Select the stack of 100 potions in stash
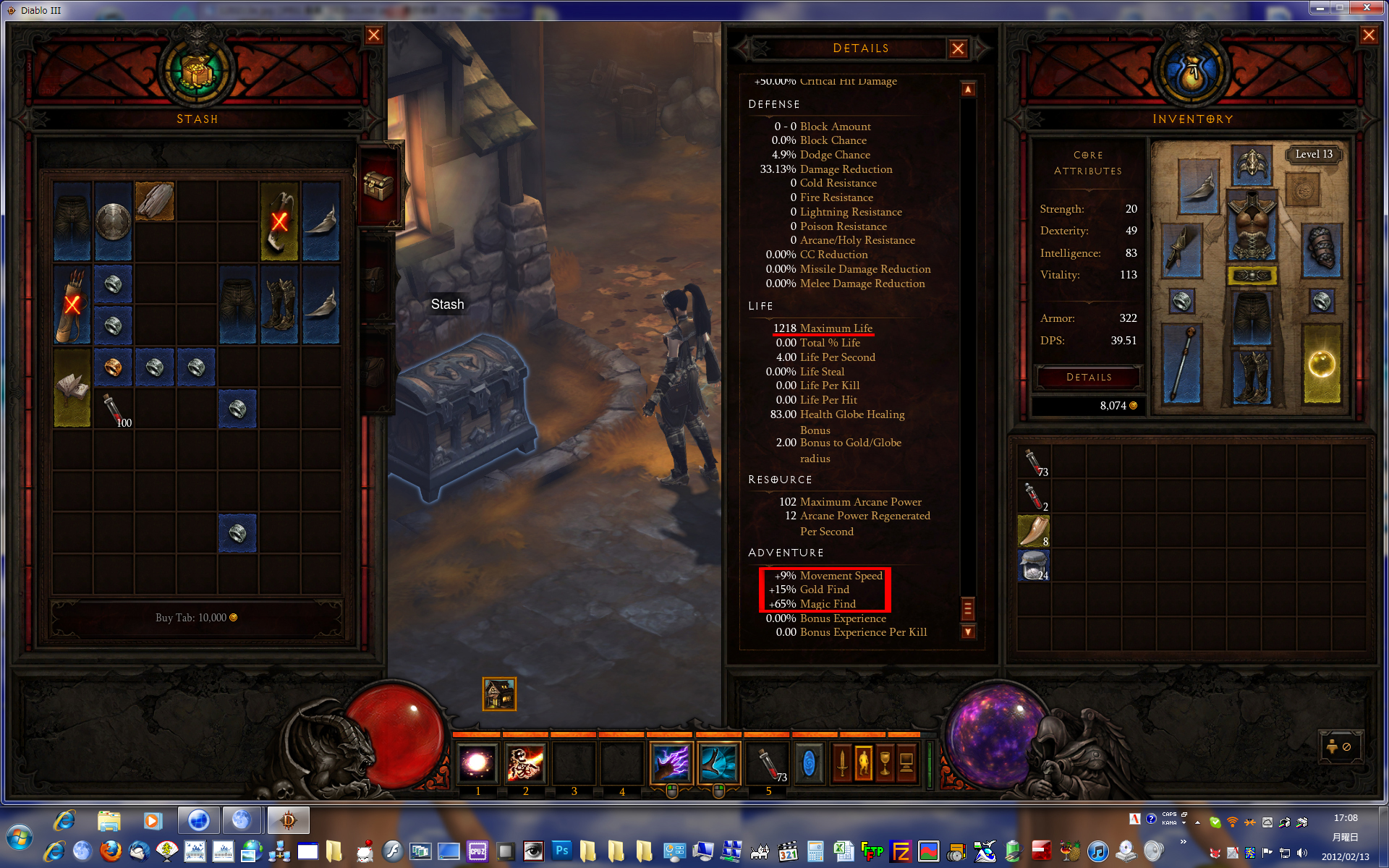 [114, 409]
